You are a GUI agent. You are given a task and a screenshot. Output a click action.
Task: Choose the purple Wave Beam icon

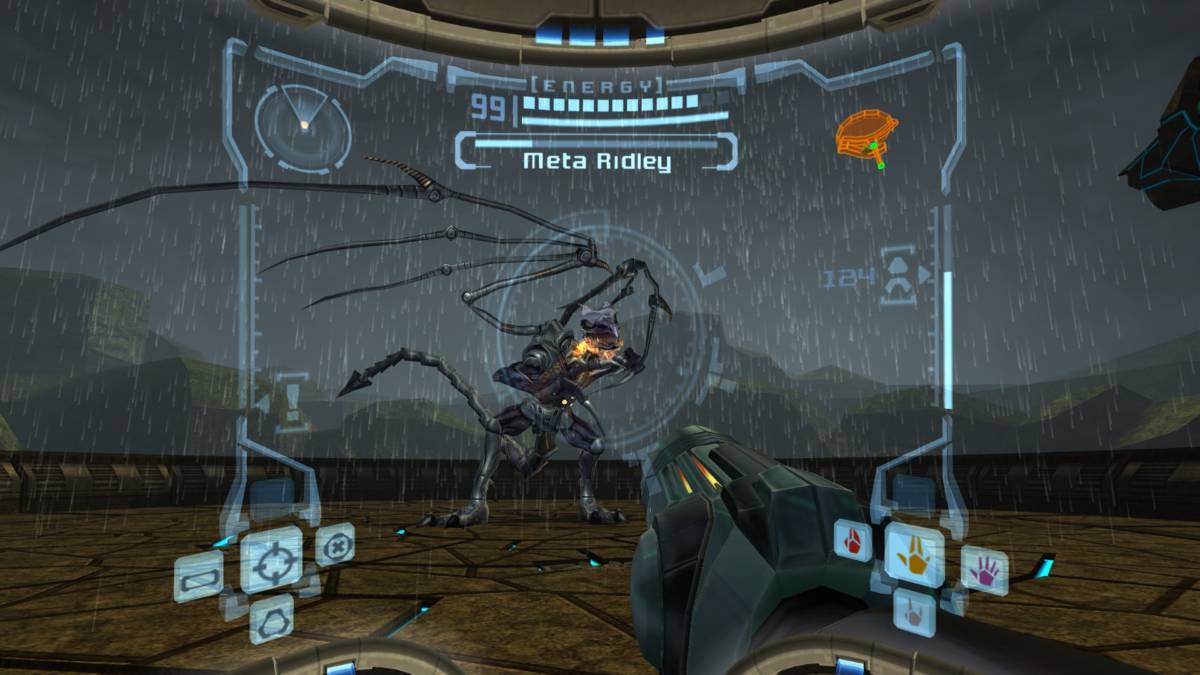[984, 570]
